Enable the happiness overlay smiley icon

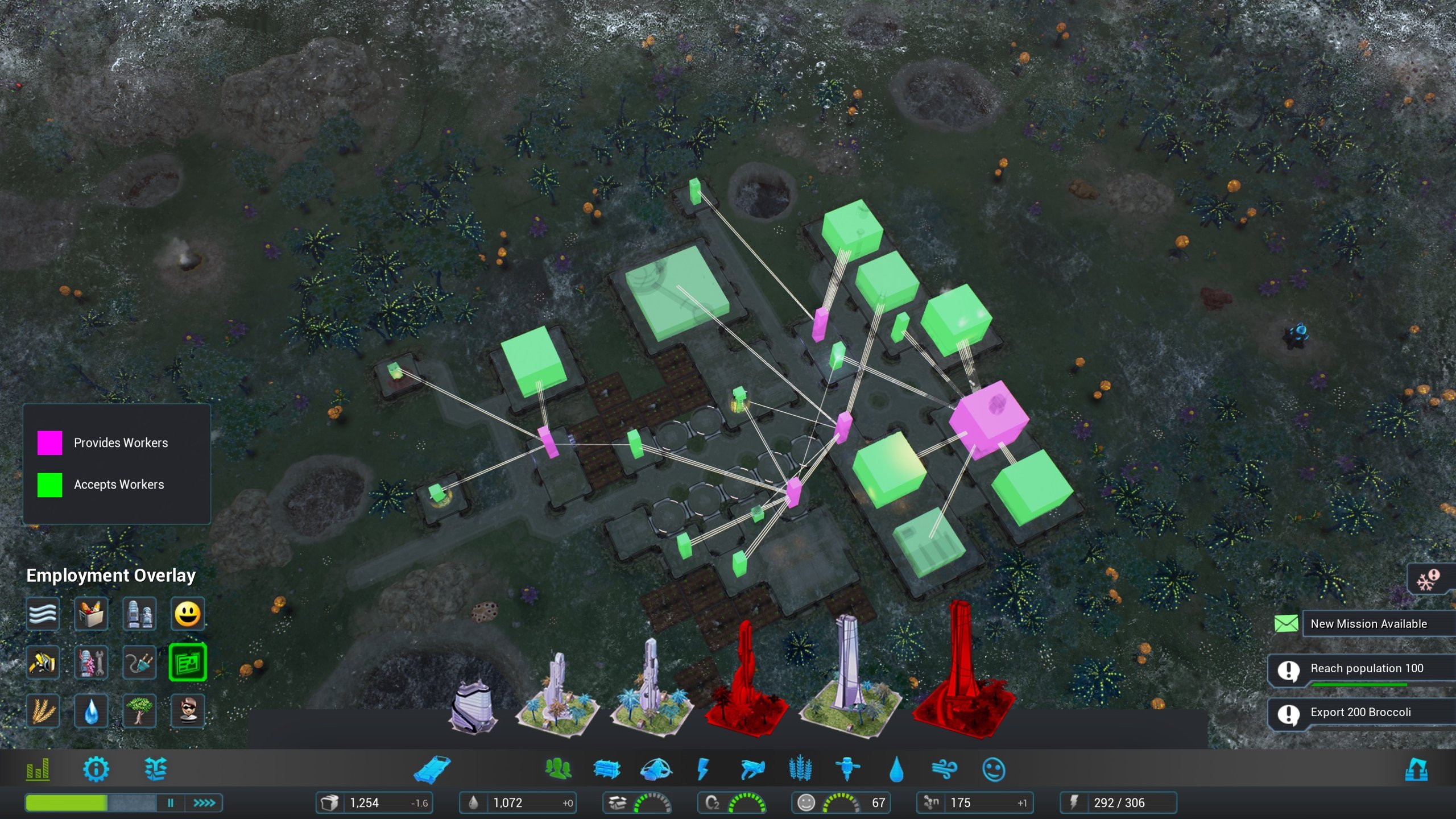188,614
